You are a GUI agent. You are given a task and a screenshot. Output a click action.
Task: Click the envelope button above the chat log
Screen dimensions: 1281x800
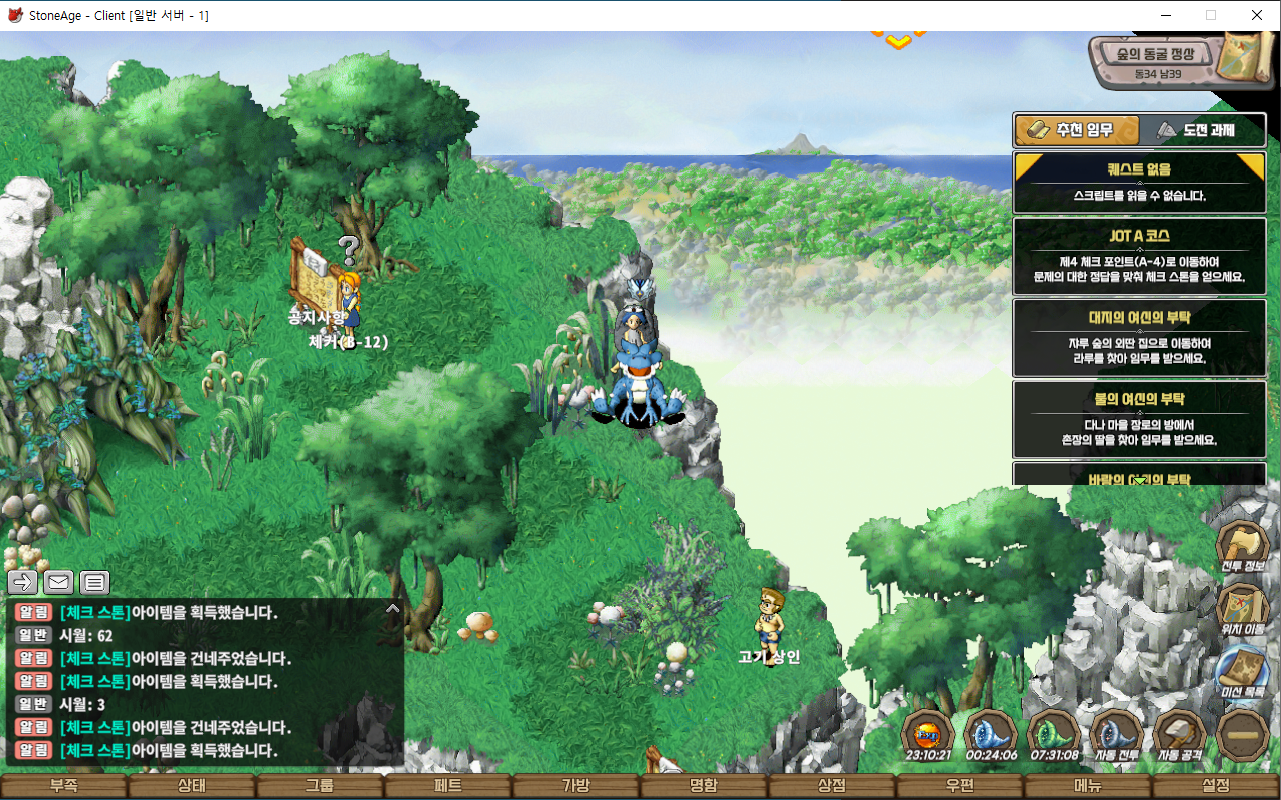tap(58, 582)
